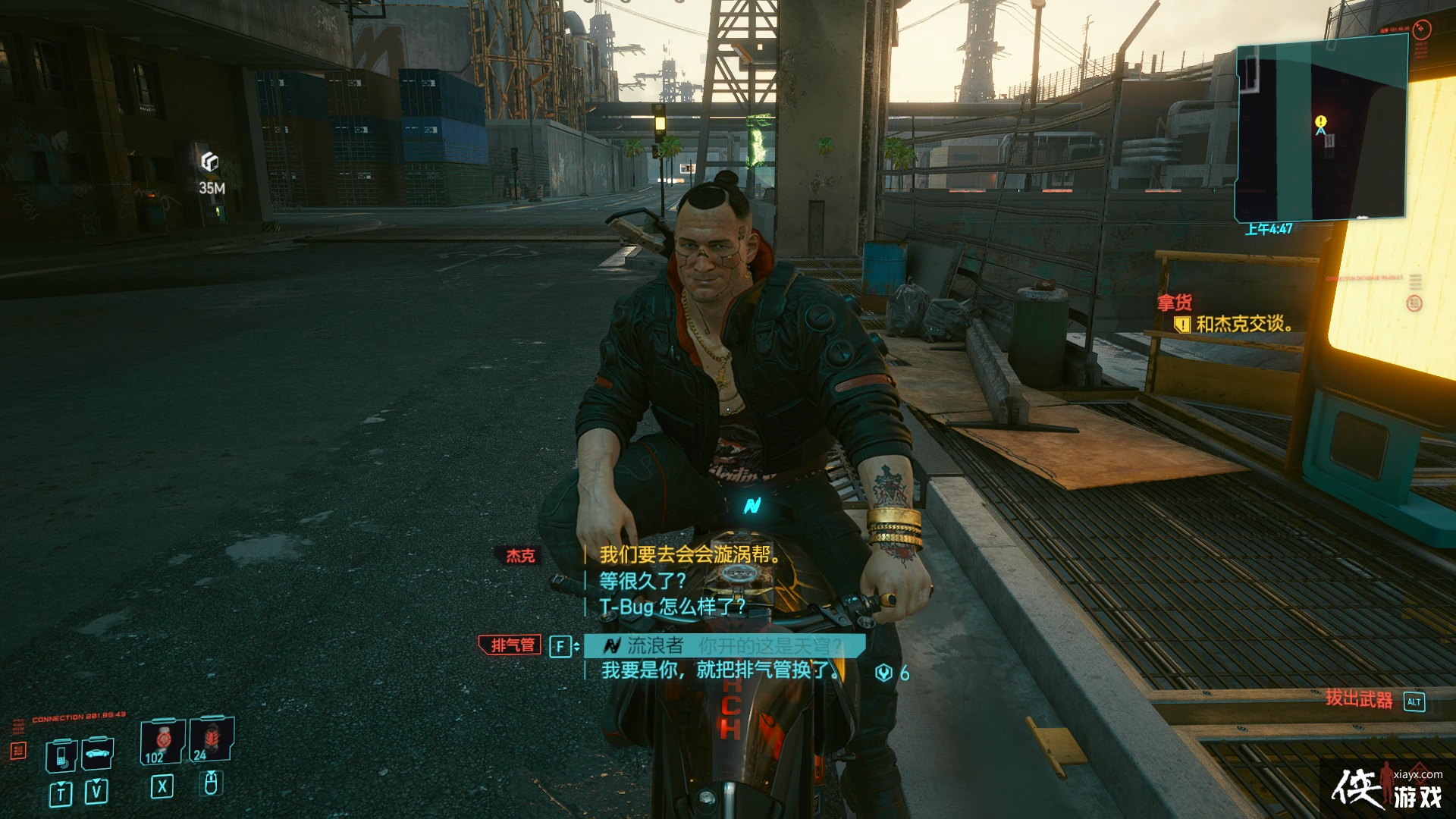The height and width of the screenshot is (819, 1456).
Task: Call vehicle using the car icon
Action: (97, 753)
